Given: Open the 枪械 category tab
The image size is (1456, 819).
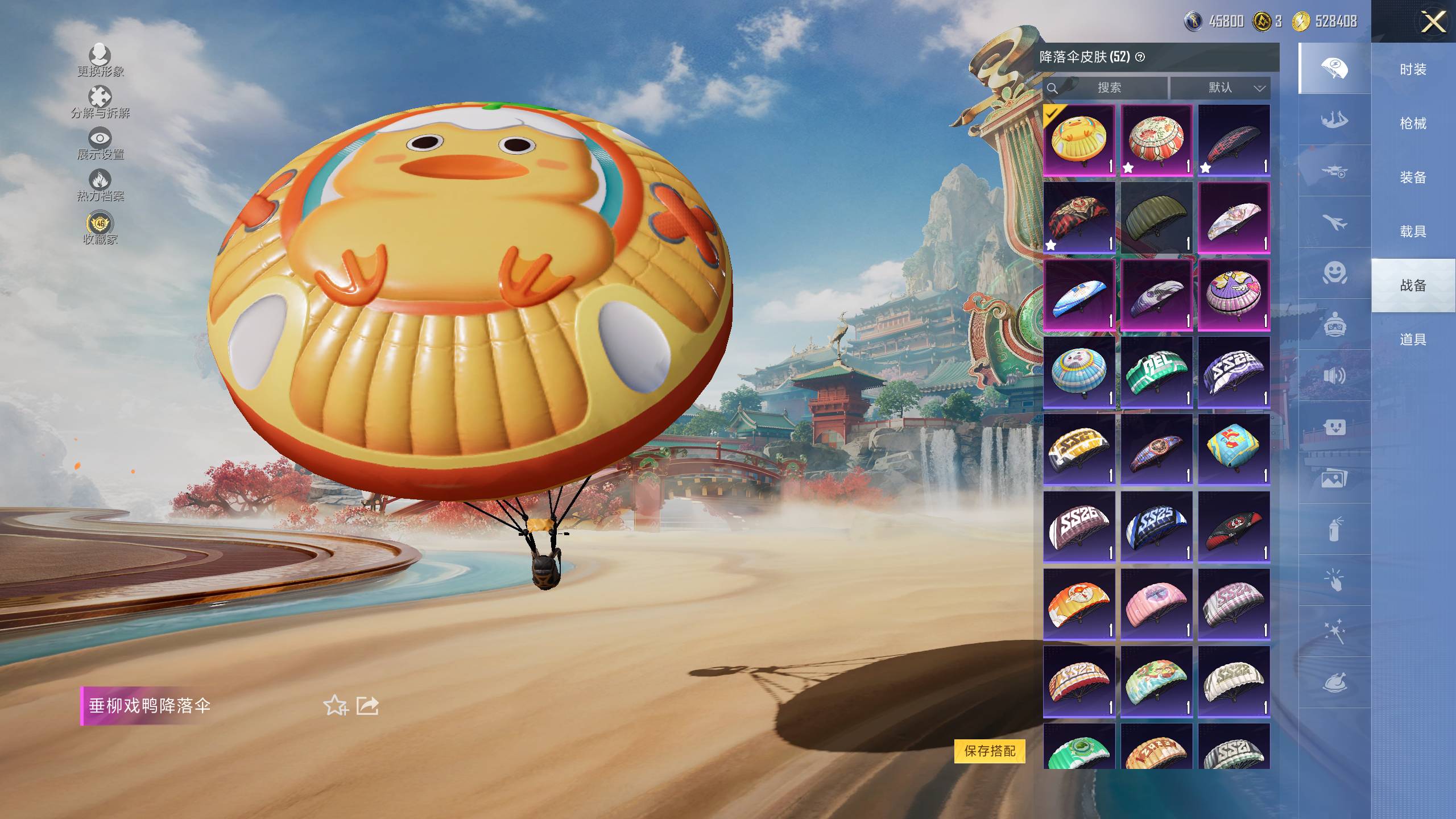Looking at the screenshot, I should [x=1413, y=123].
